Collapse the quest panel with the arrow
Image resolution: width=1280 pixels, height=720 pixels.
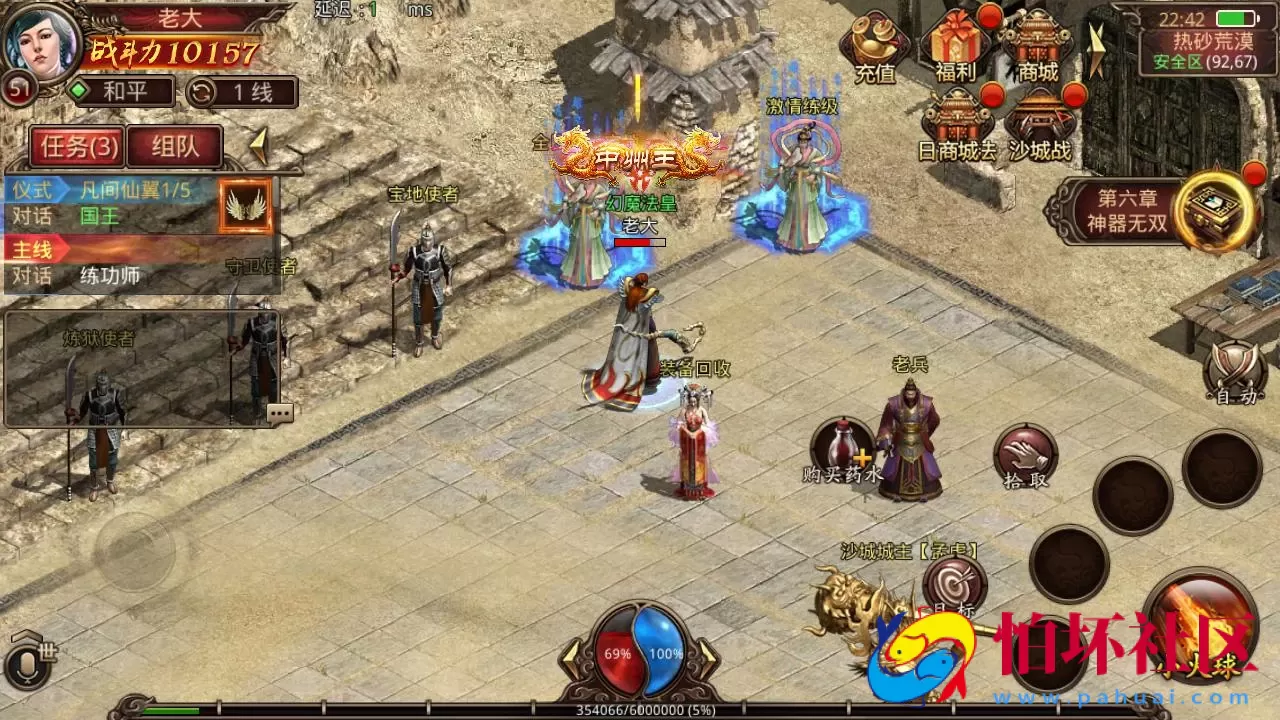pyautogui.click(x=258, y=146)
